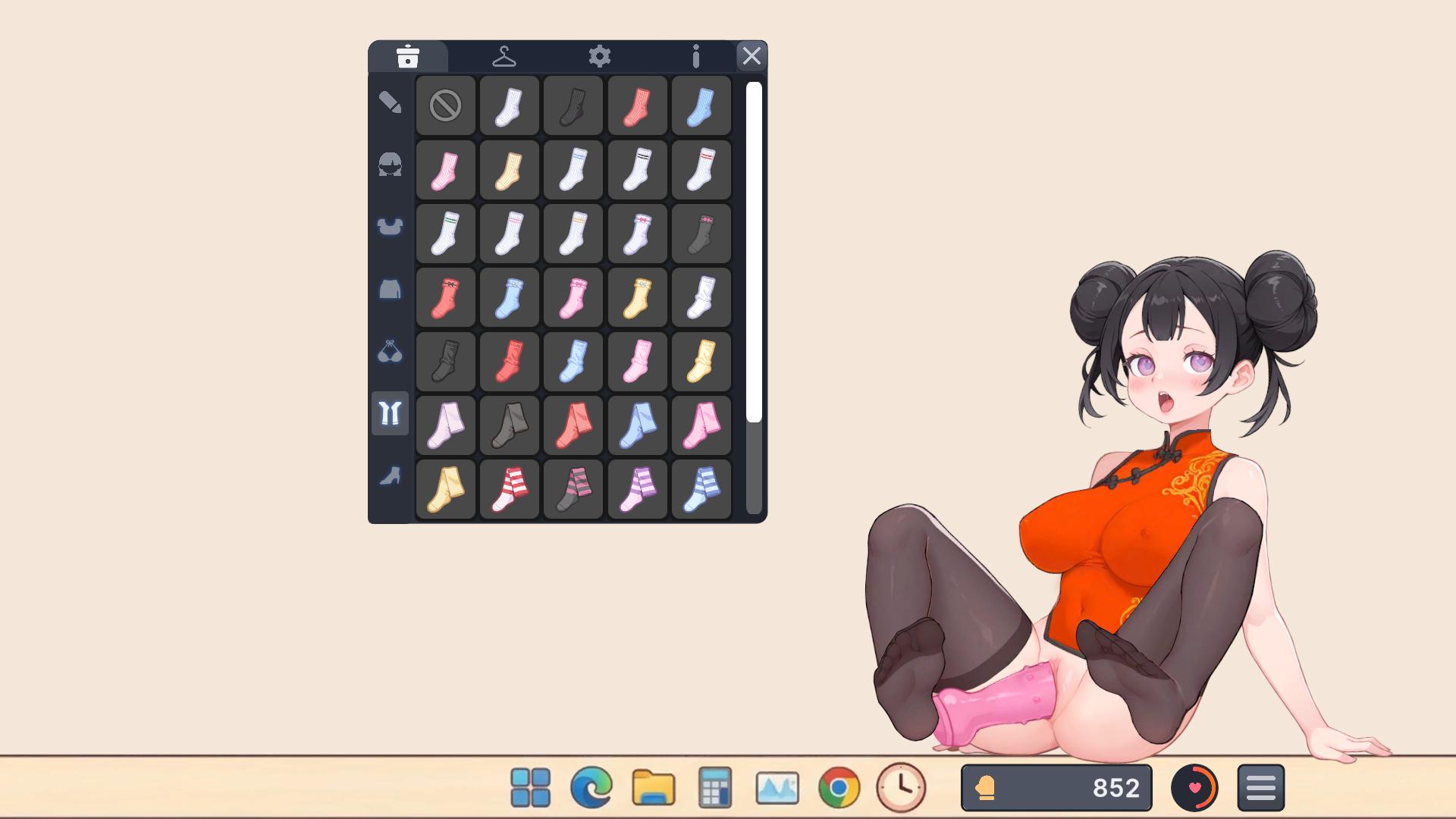Image resolution: width=1456 pixels, height=819 pixels.
Task: Select the yellow bow-trimmed sock
Action: coord(638,297)
